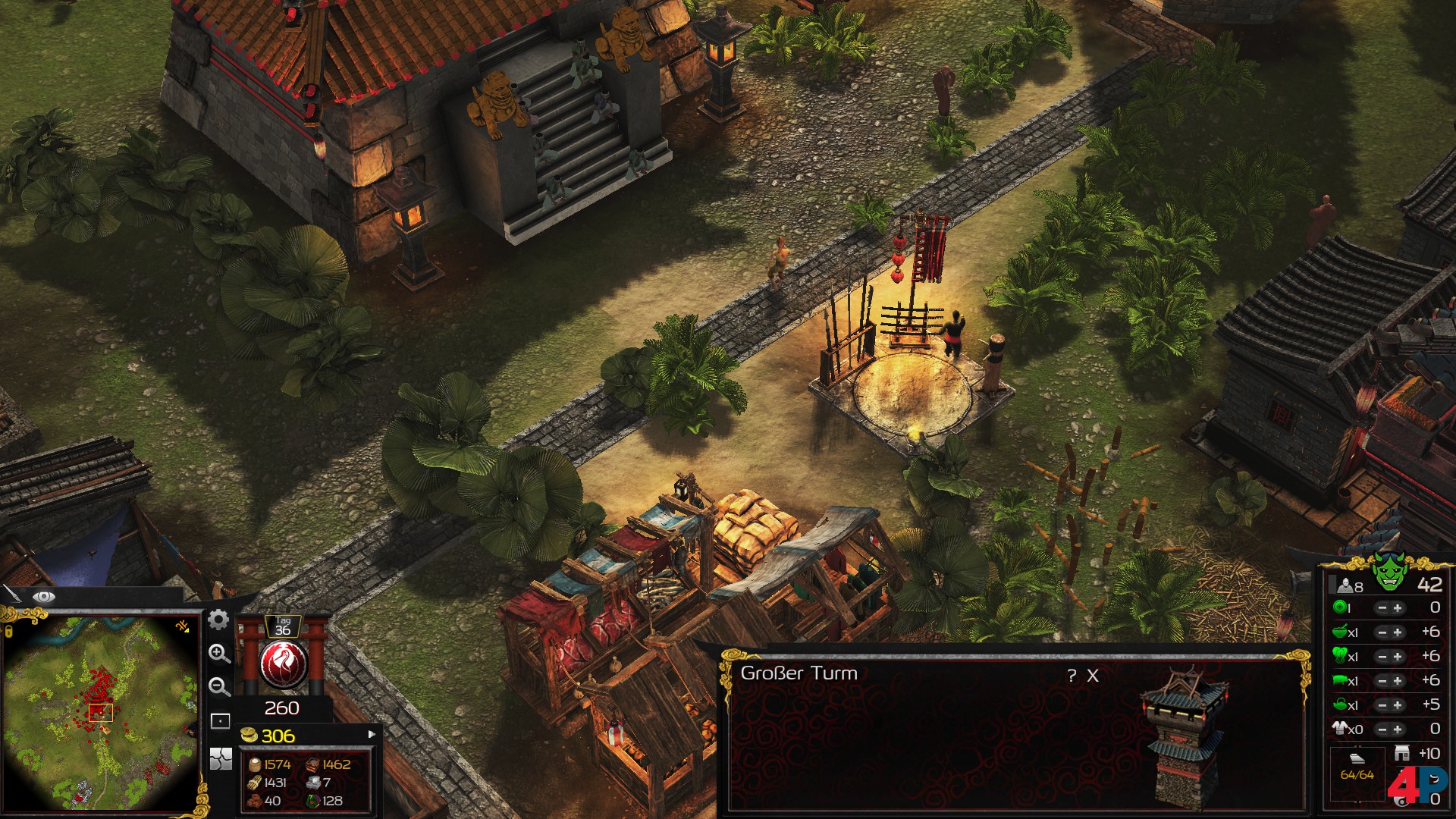Open help for Großer Turm
Image resolution: width=1456 pixels, height=819 pixels.
(x=1072, y=676)
